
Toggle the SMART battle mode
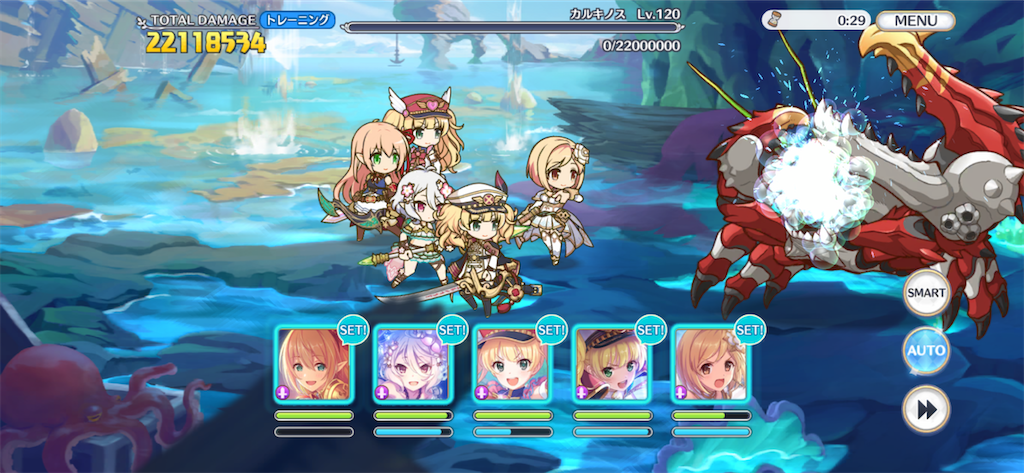pos(925,293)
